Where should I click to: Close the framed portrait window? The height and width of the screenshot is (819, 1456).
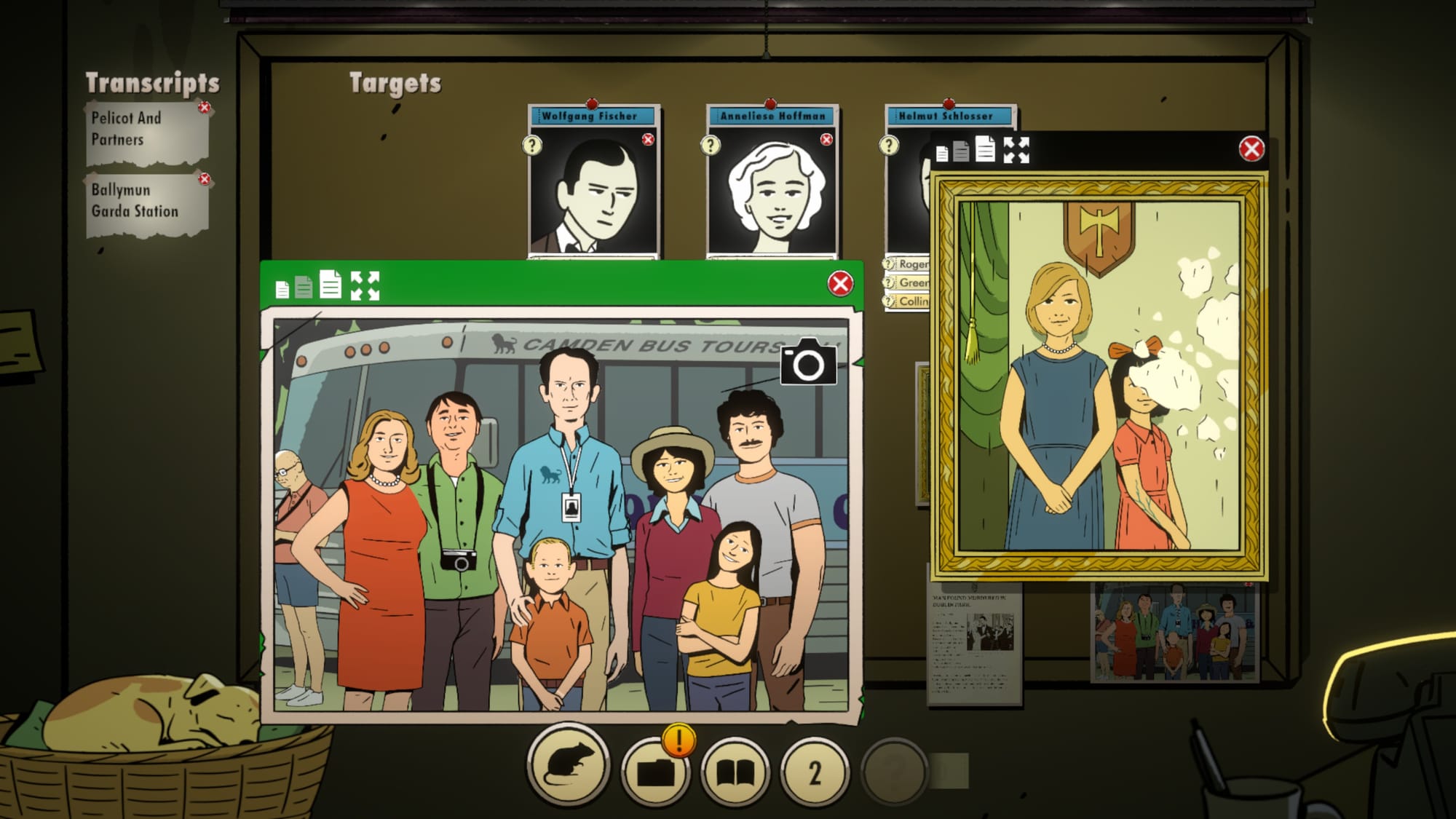[1251, 149]
